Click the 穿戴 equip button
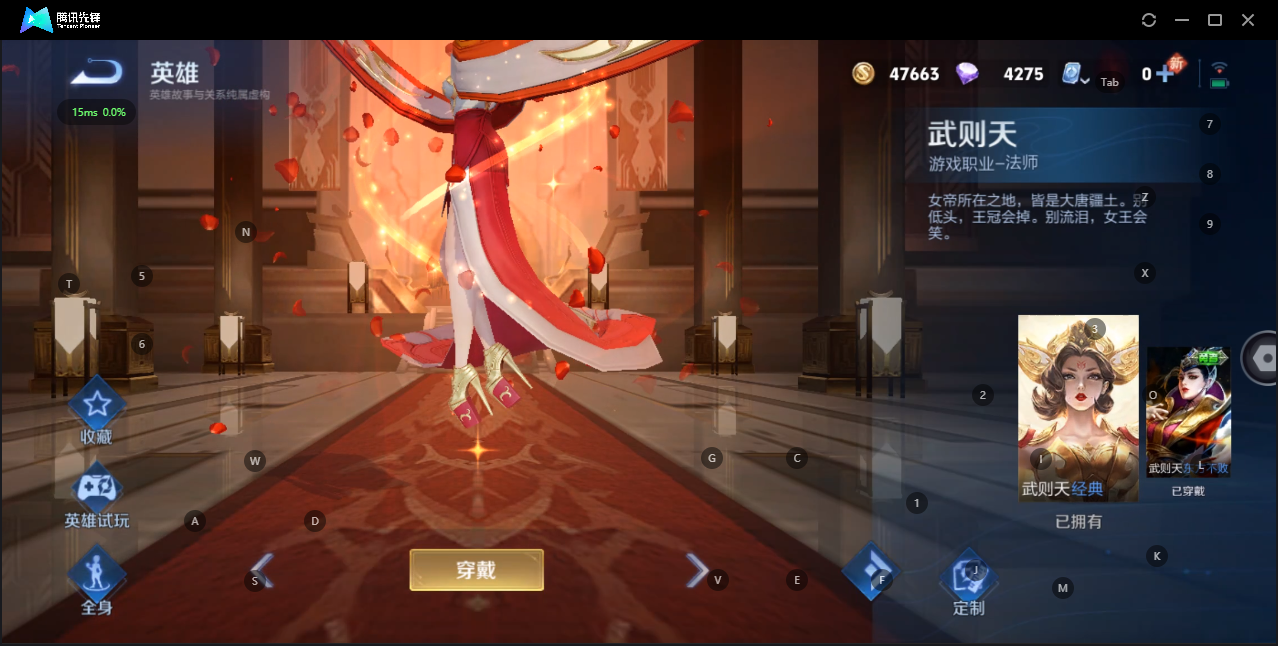 tap(476, 570)
